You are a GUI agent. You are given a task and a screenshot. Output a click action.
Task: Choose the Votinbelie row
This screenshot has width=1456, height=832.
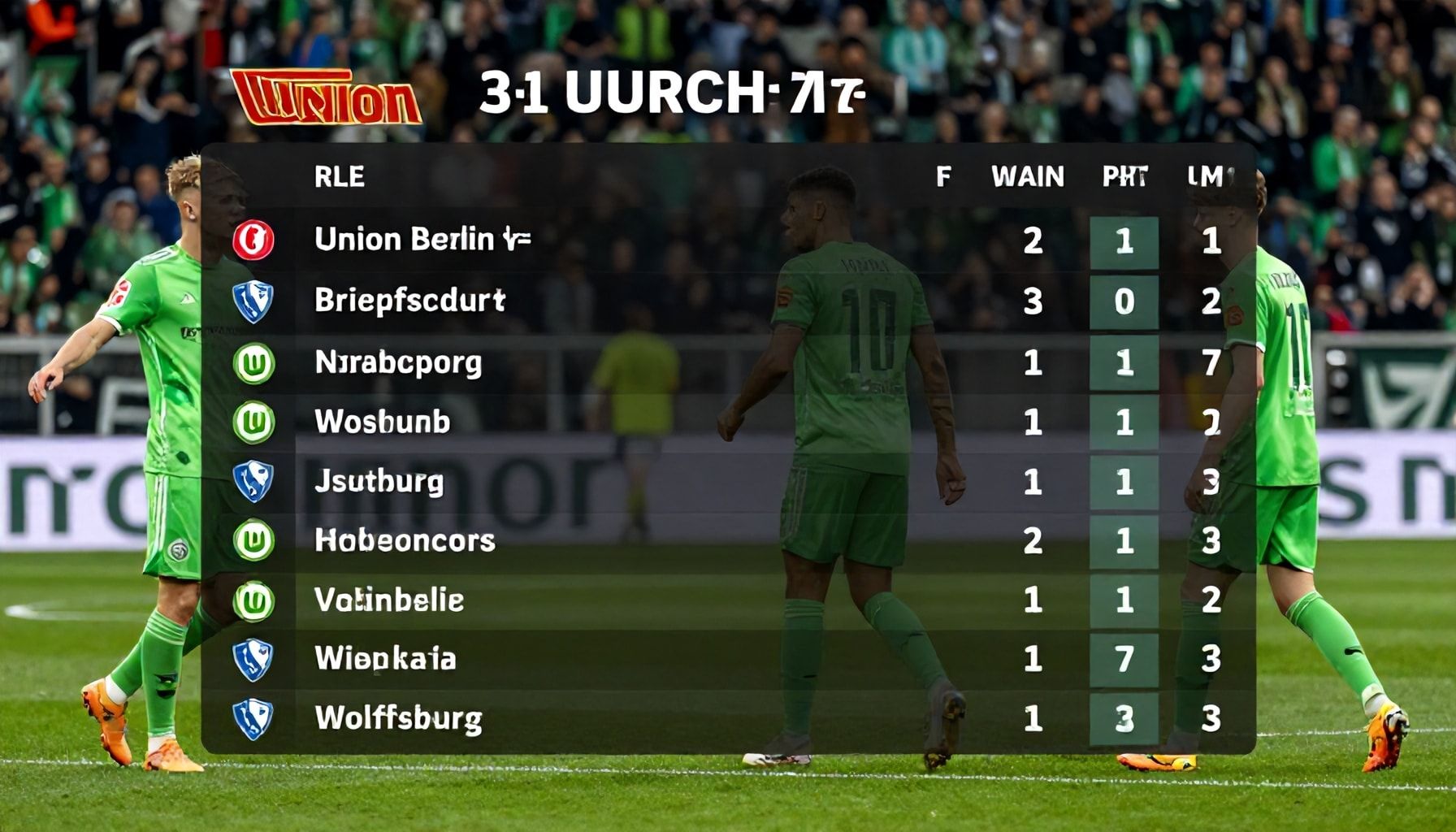point(389,600)
